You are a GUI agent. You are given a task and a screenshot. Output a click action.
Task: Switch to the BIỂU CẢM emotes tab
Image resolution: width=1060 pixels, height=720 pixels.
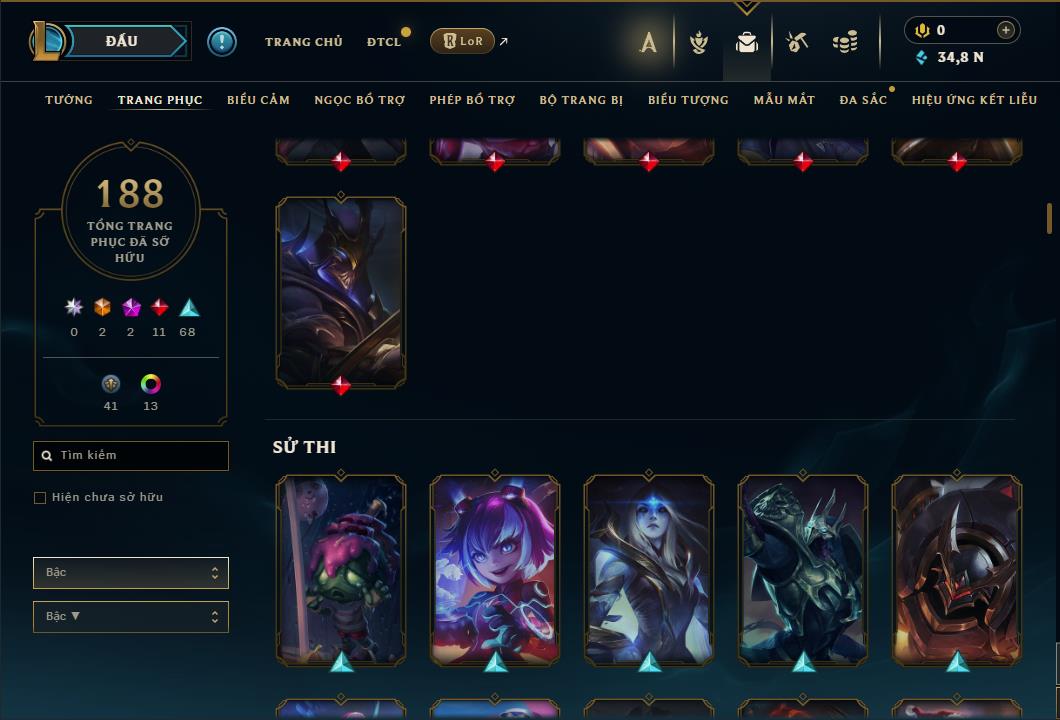click(258, 100)
